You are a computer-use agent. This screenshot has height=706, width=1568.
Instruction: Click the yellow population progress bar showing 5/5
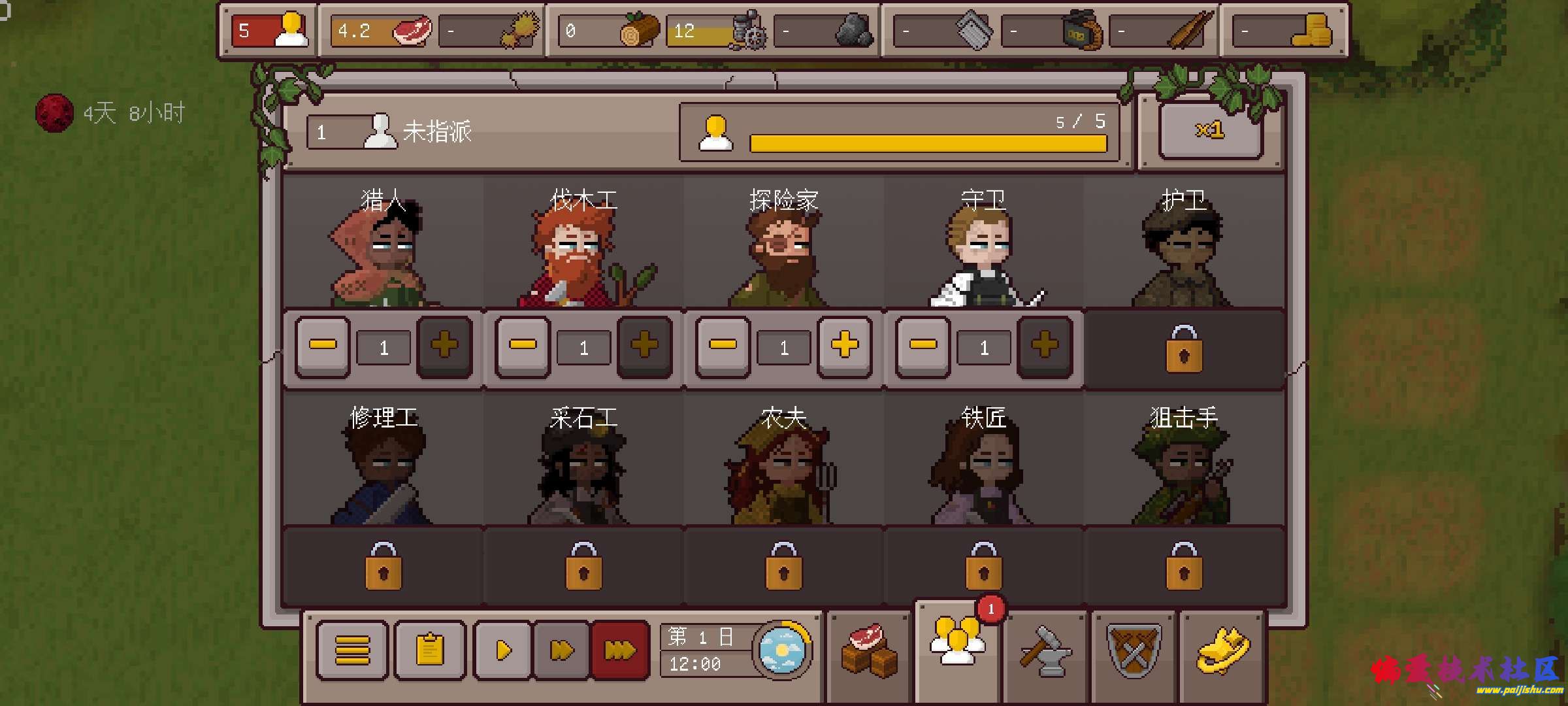pos(928,139)
